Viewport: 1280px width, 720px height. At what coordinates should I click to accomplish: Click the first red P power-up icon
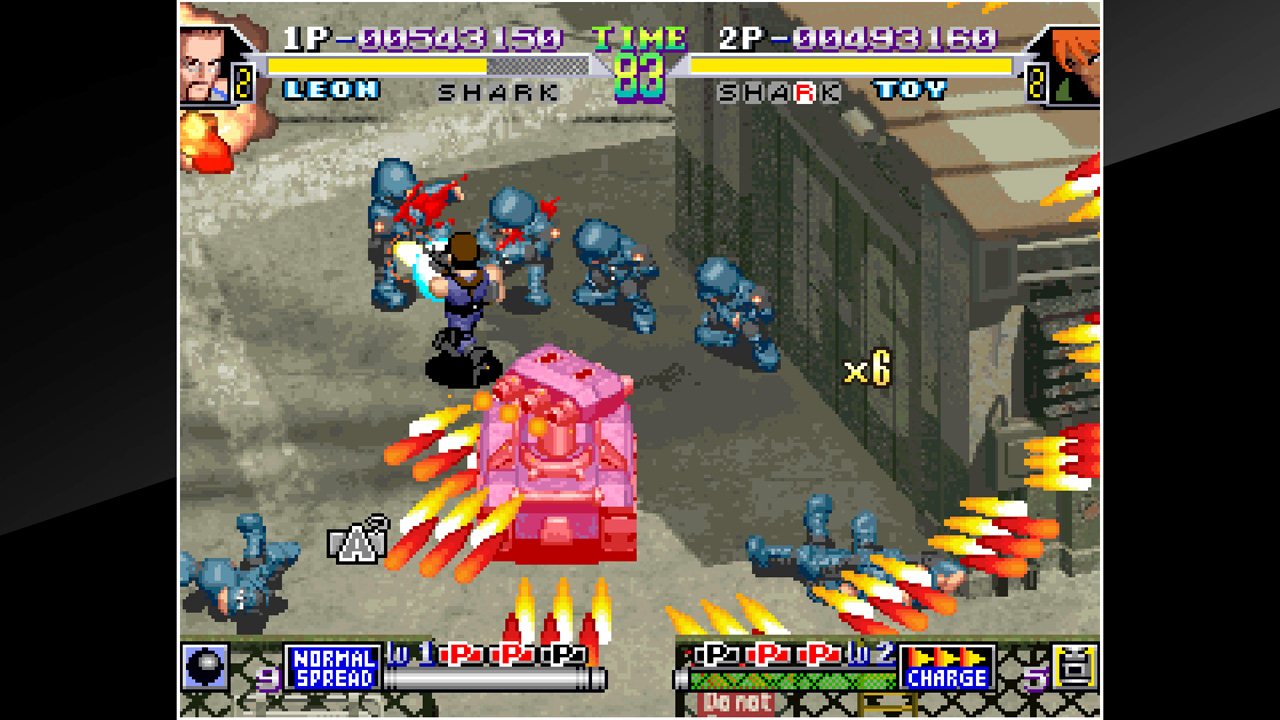coord(462,655)
